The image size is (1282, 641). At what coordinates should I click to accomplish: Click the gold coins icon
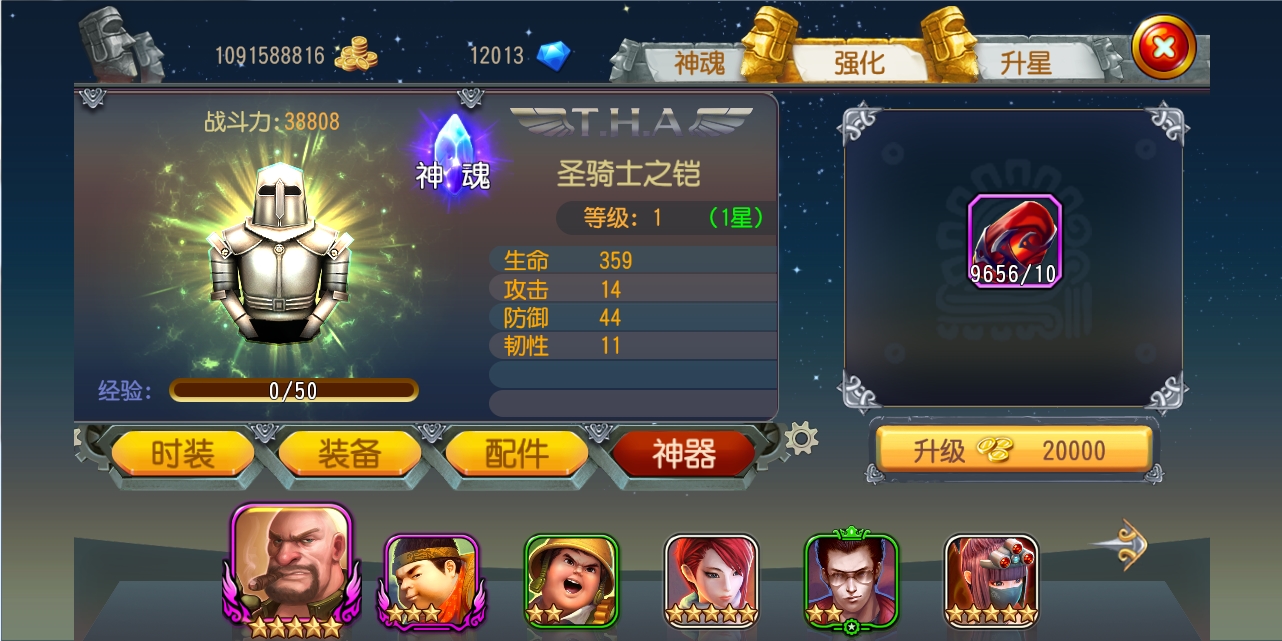click(356, 55)
